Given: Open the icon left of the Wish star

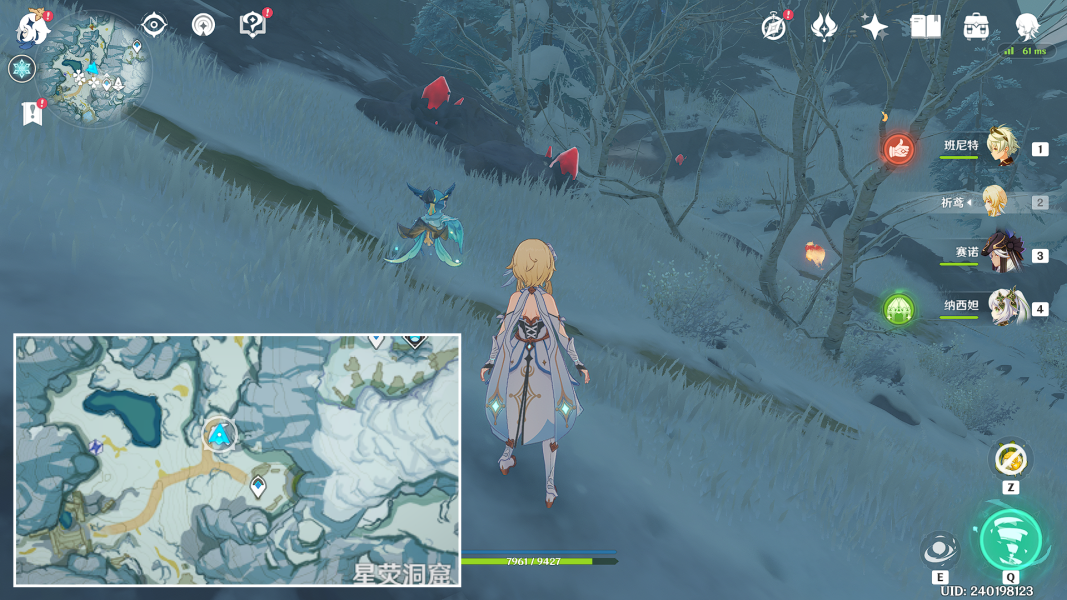Looking at the screenshot, I should tap(824, 27).
